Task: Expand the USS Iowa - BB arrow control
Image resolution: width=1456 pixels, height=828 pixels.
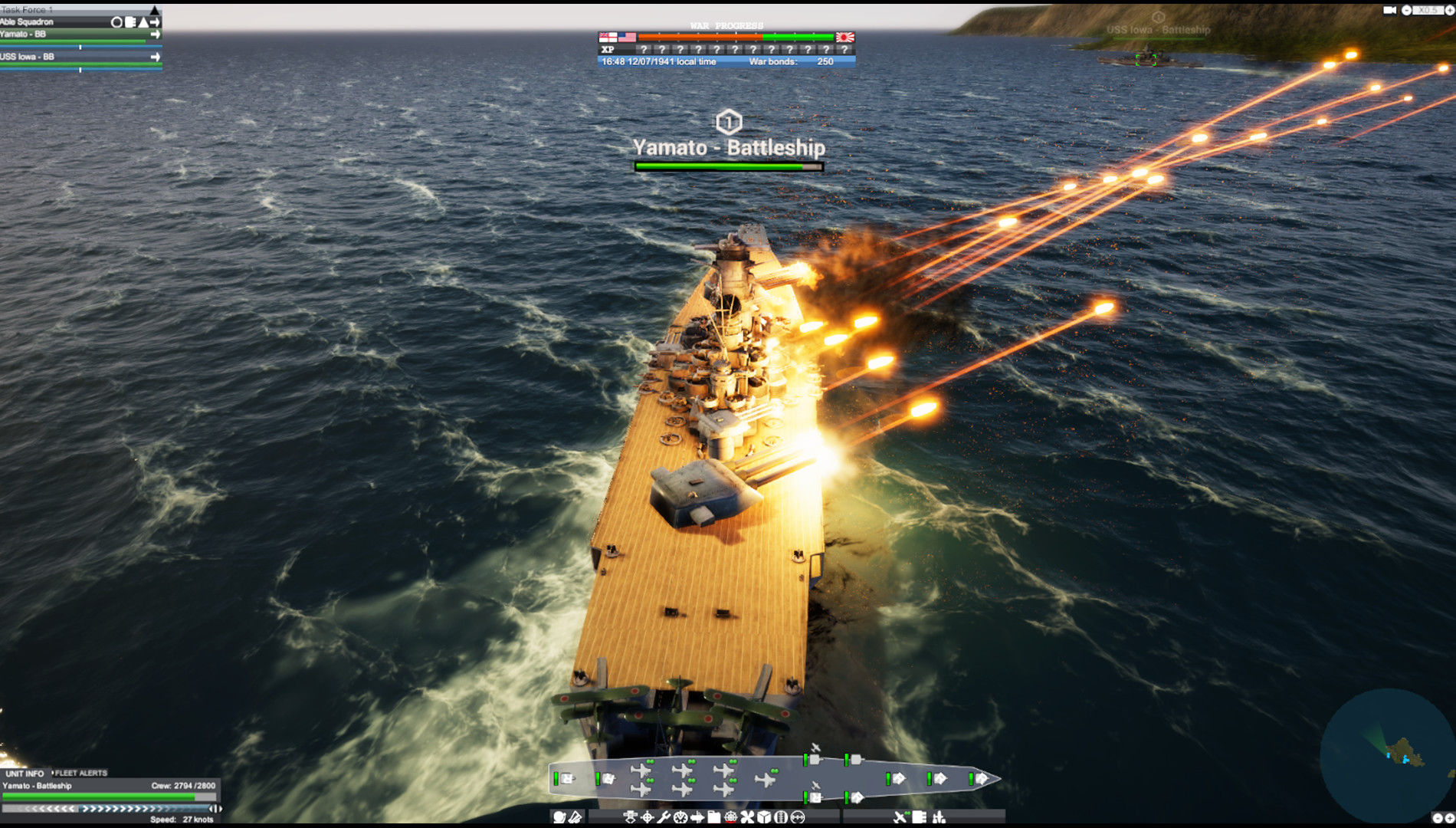Action: tap(156, 57)
